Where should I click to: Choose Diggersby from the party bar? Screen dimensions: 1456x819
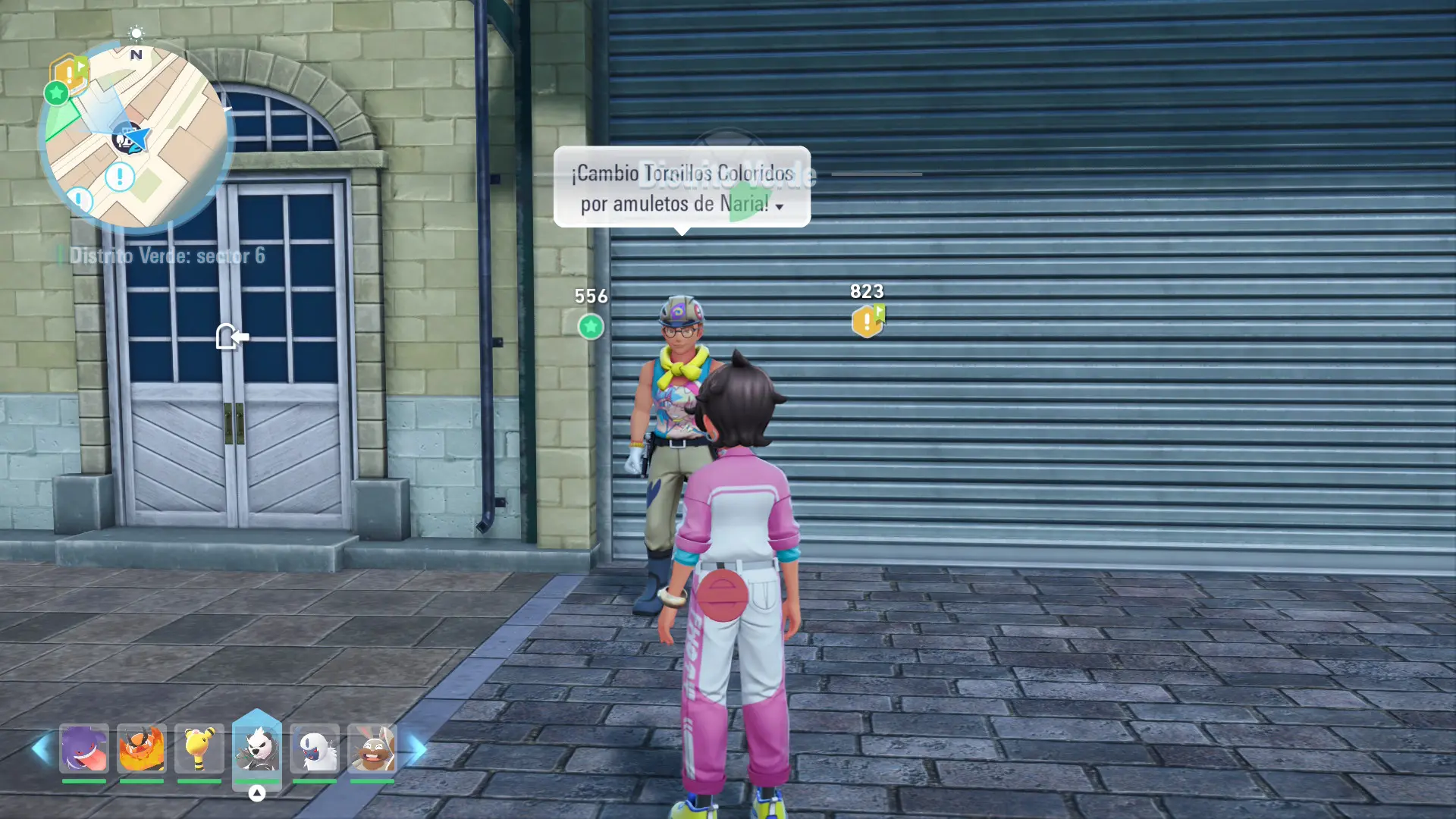372,748
